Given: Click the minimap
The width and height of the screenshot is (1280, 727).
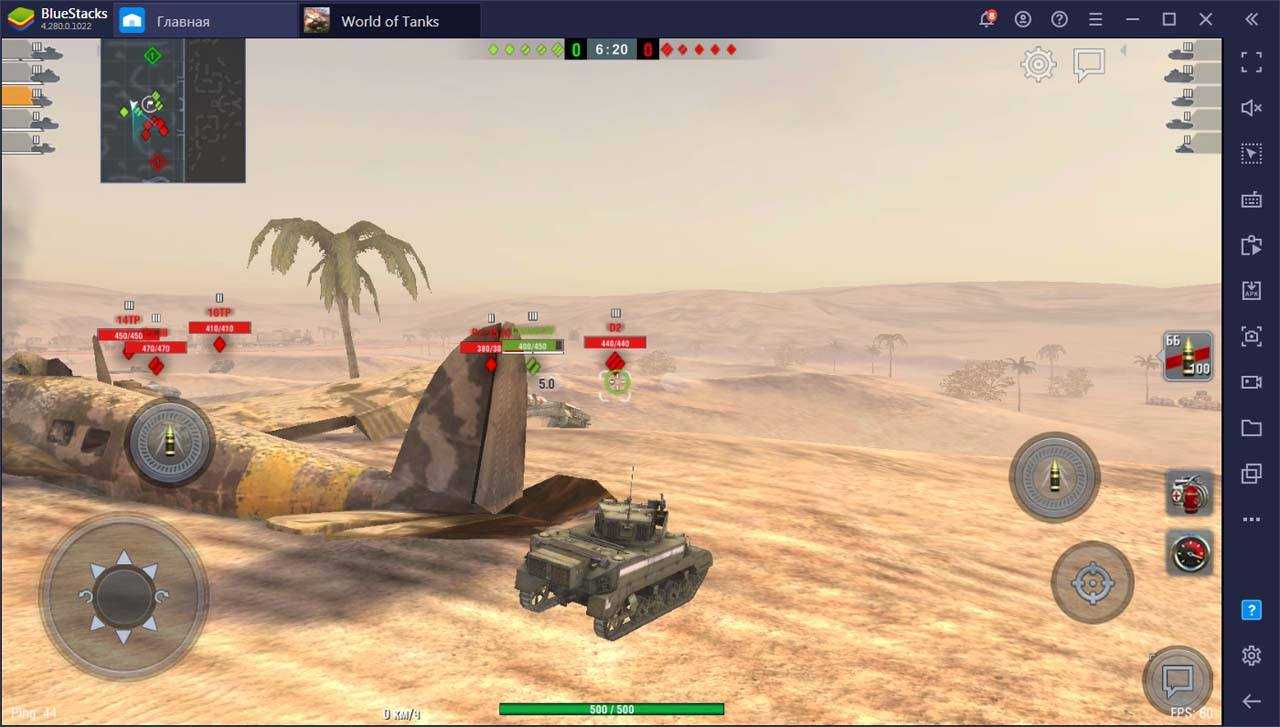Looking at the screenshot, I should pos(173,110).
